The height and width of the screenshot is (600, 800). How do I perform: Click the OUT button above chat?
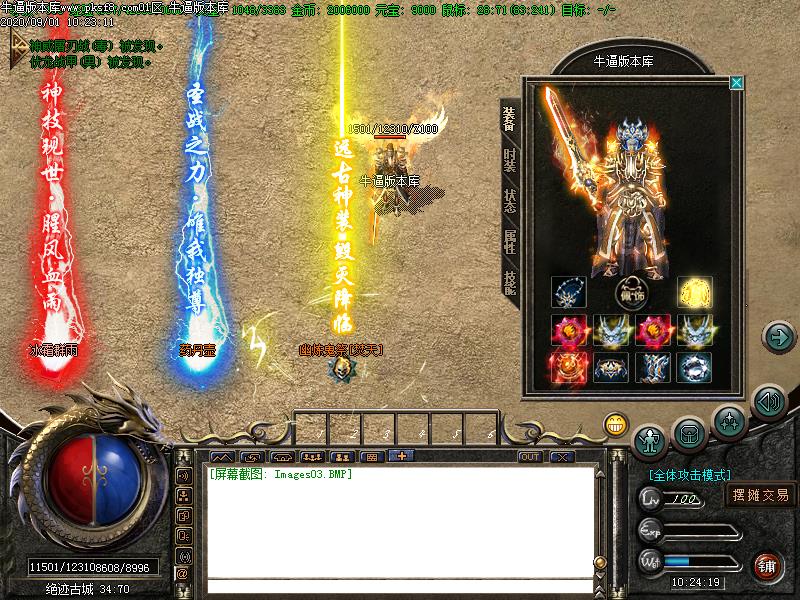(530, 457)
